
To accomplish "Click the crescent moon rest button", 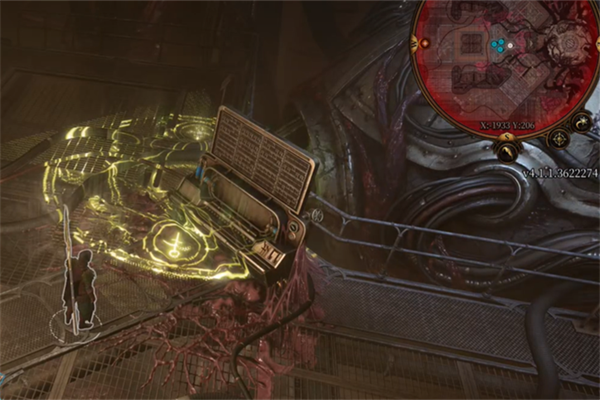I will click(x=582, y=121).
